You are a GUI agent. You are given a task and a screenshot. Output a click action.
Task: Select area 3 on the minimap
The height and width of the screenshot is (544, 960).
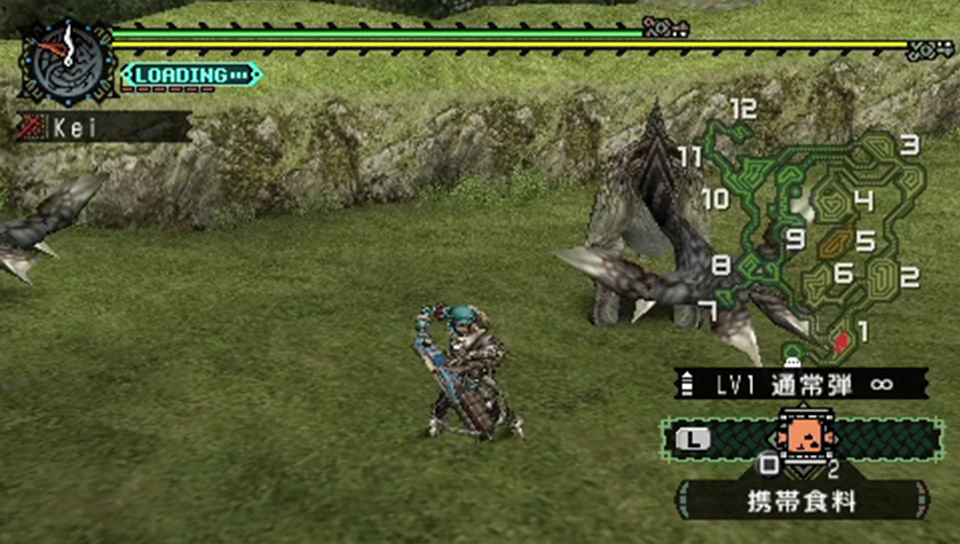click(908, 146)
